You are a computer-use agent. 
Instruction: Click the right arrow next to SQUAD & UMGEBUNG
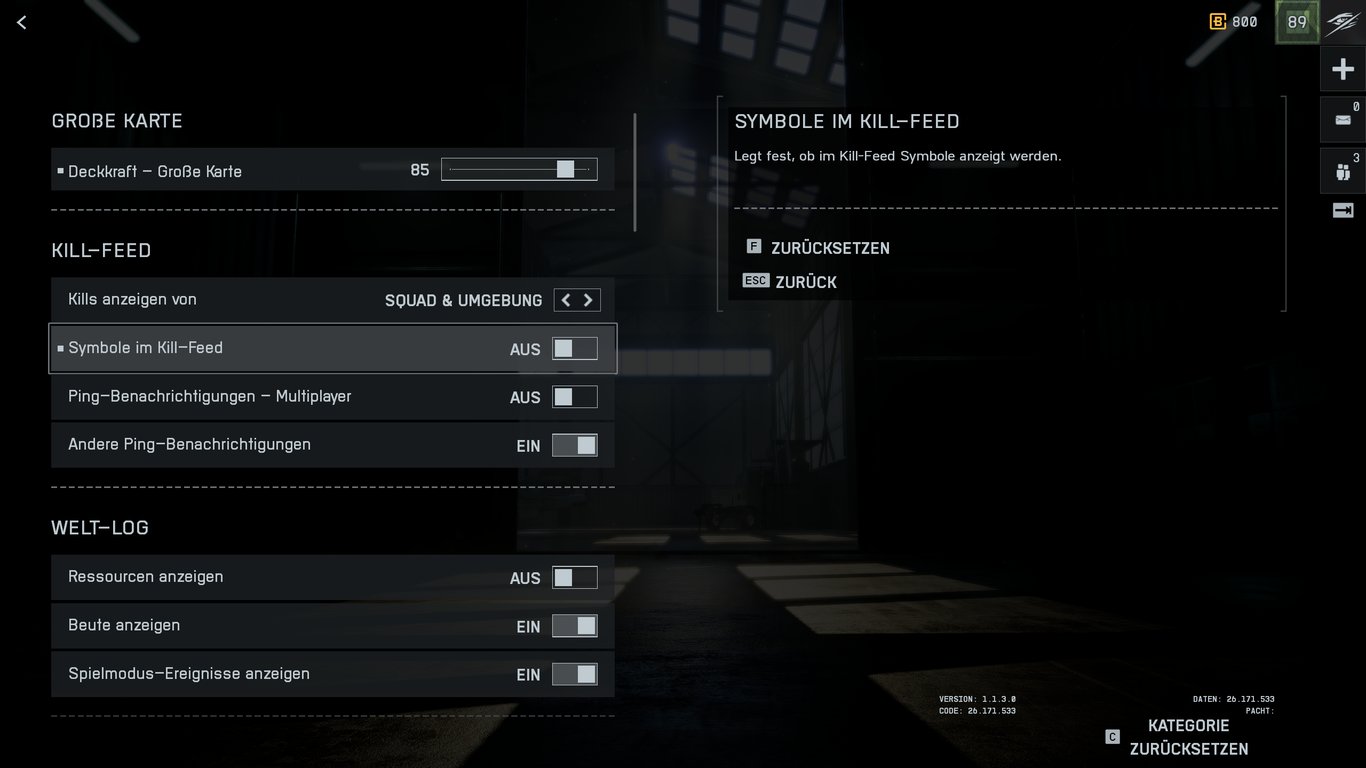[x=589, y=299]
